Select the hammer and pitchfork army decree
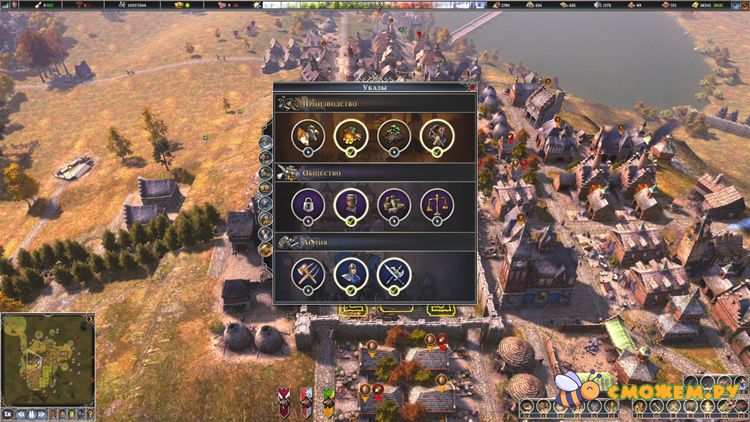 [x=306, y=273]
